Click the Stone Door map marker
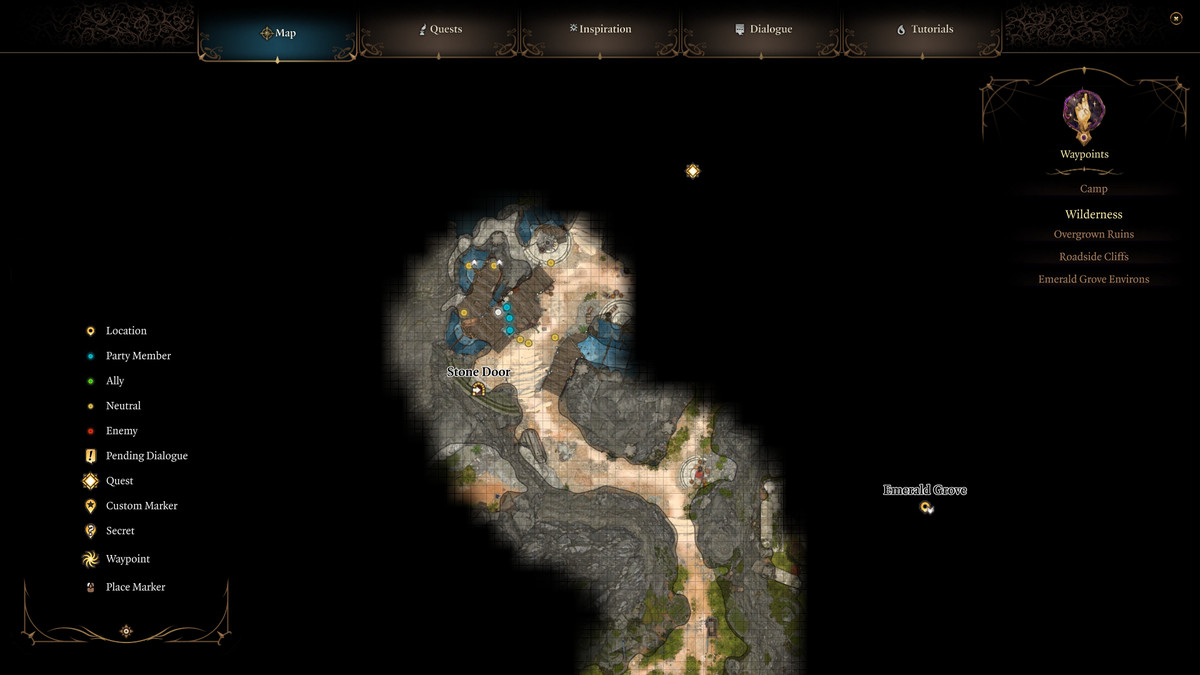This screenshot has height=675, width=1200. click(478, 389)
